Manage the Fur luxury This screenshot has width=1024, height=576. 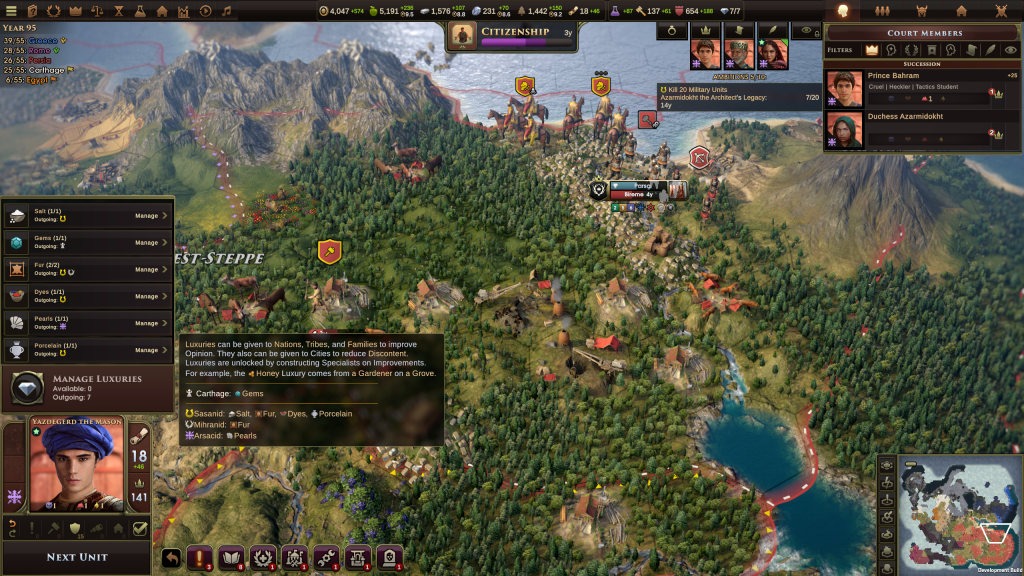(x=152, y=269)
